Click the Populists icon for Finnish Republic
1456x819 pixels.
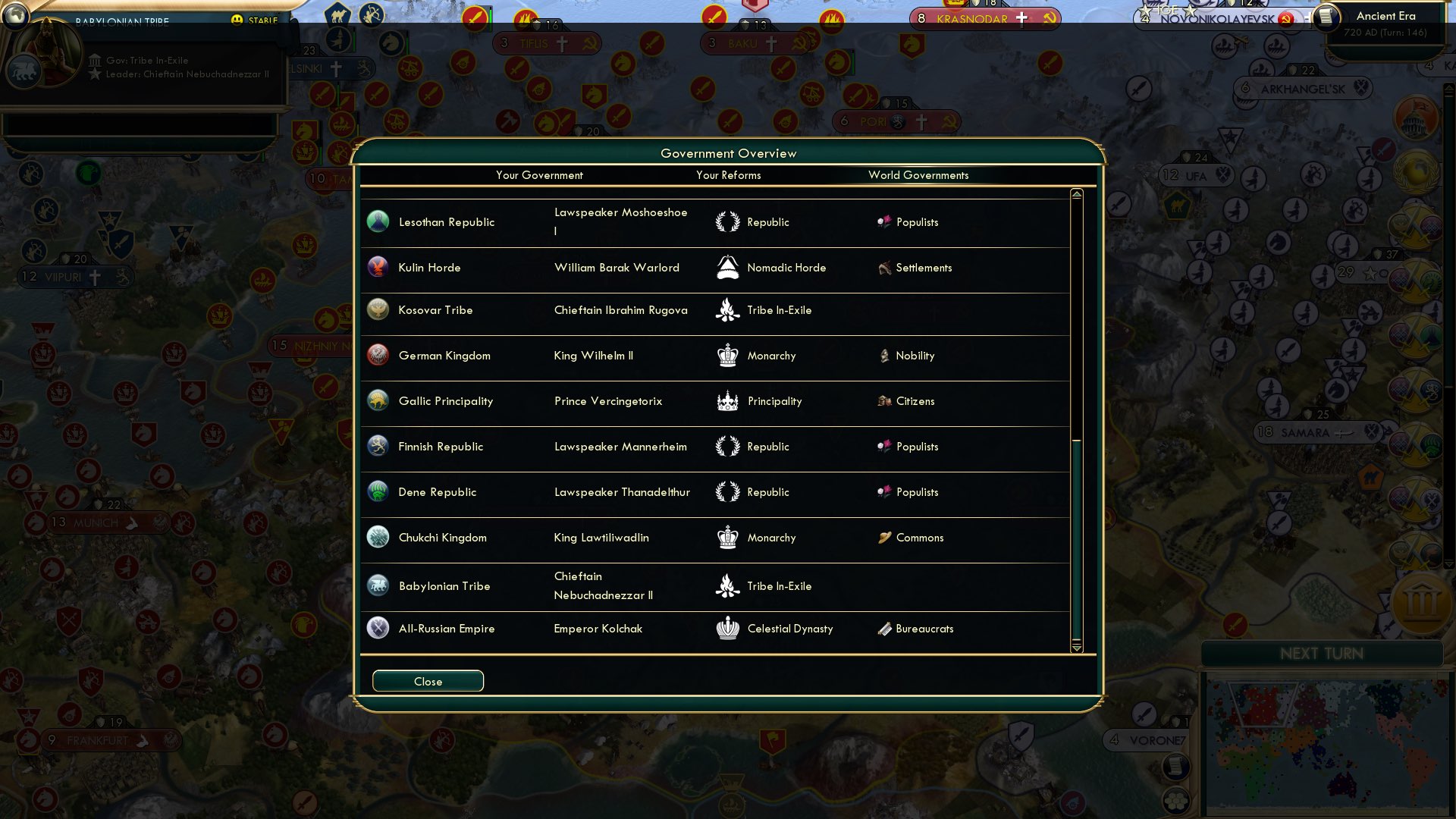(885, 447)
